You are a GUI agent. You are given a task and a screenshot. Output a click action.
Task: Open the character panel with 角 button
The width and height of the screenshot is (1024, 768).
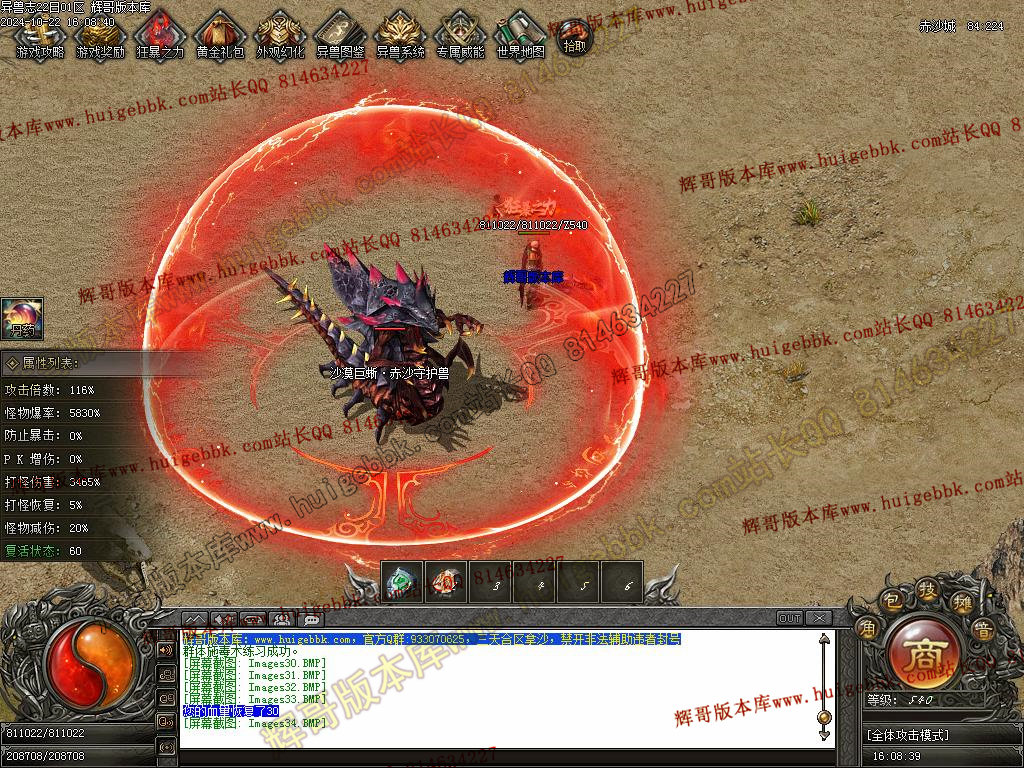pos(866,628)
